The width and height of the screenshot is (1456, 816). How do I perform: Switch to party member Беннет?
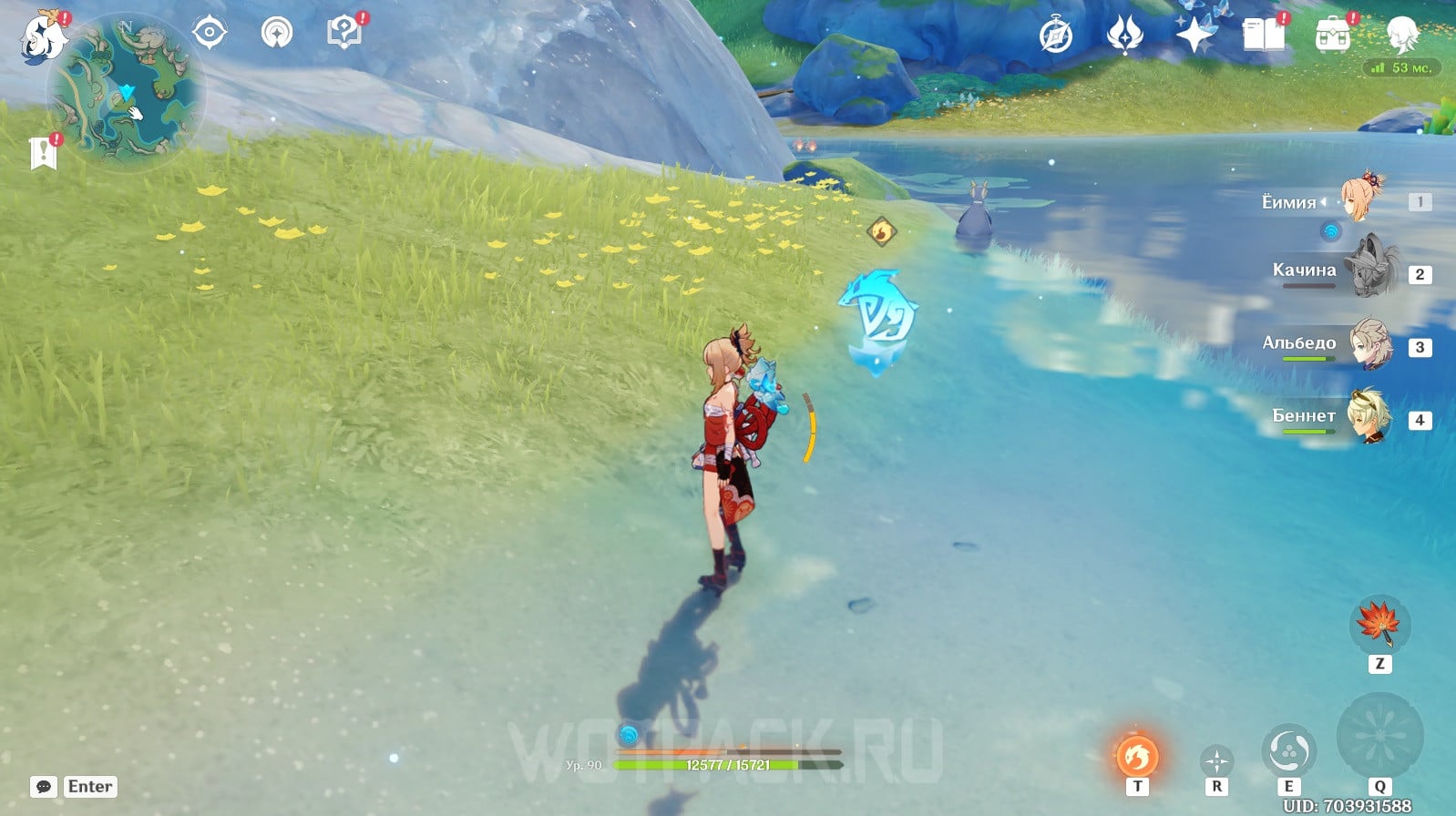(x=1369, y=417)
